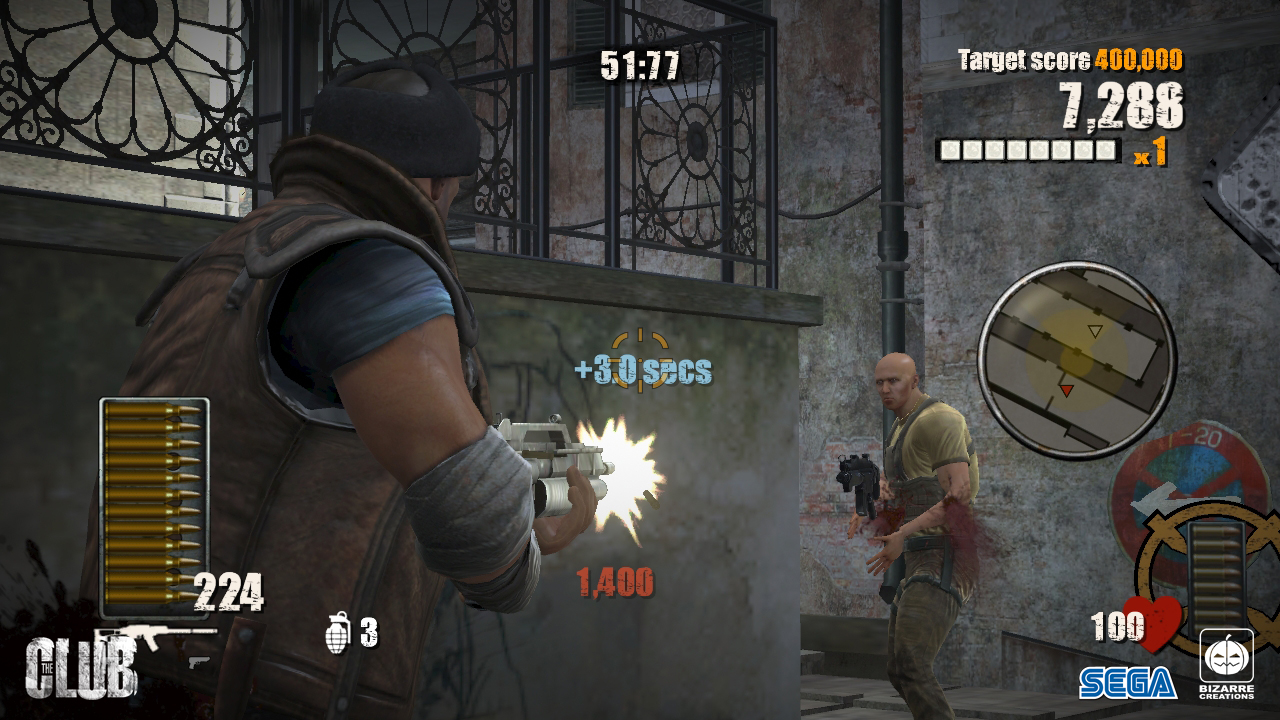Expand the +3.0 secs time bonus popup

pyautogui.click(x=642, y=369)
